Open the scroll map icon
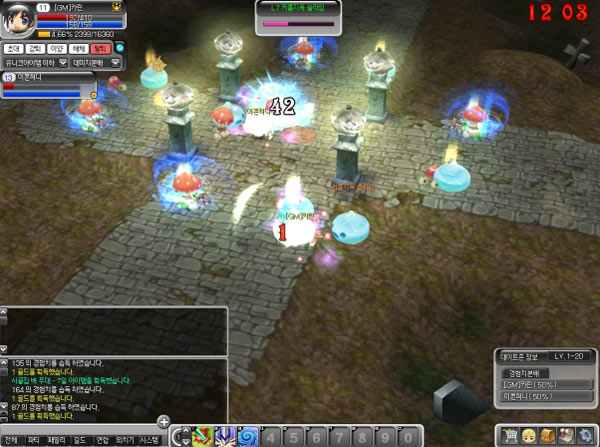The width and height of the screenshot is (600, 447). coord(567,436)
